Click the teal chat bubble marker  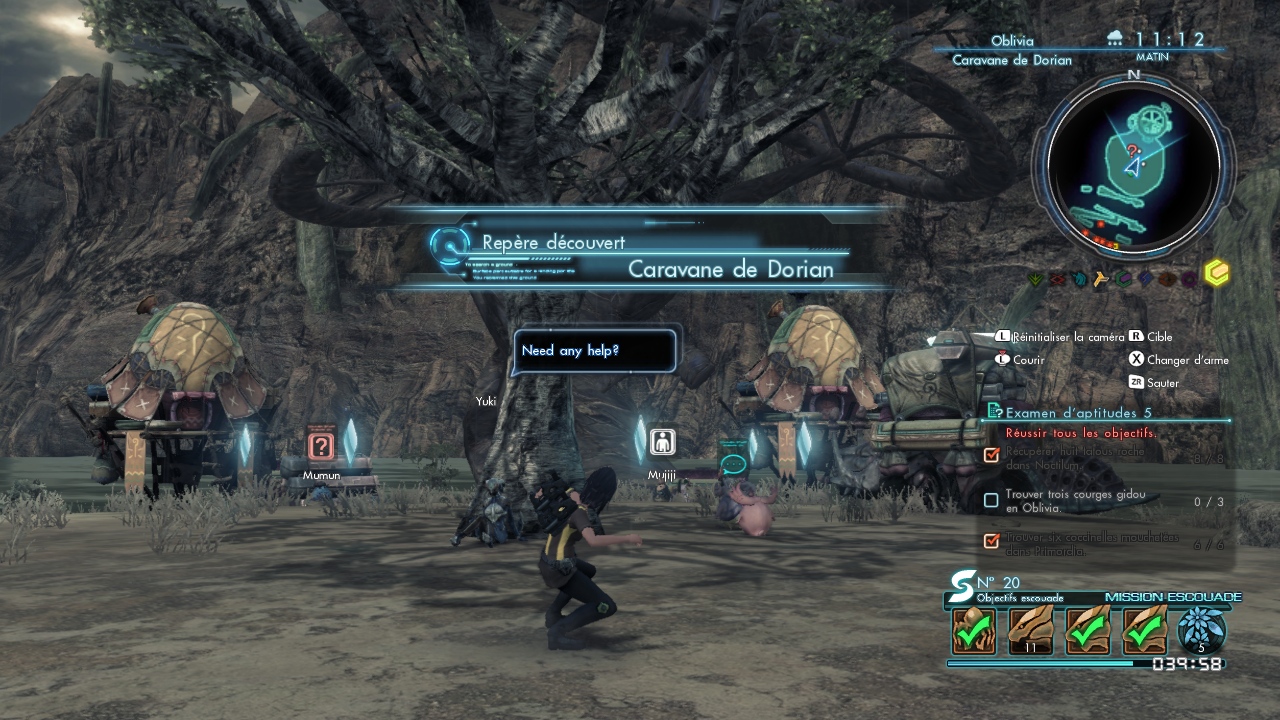pyautogui.click(x=733, y=464)
